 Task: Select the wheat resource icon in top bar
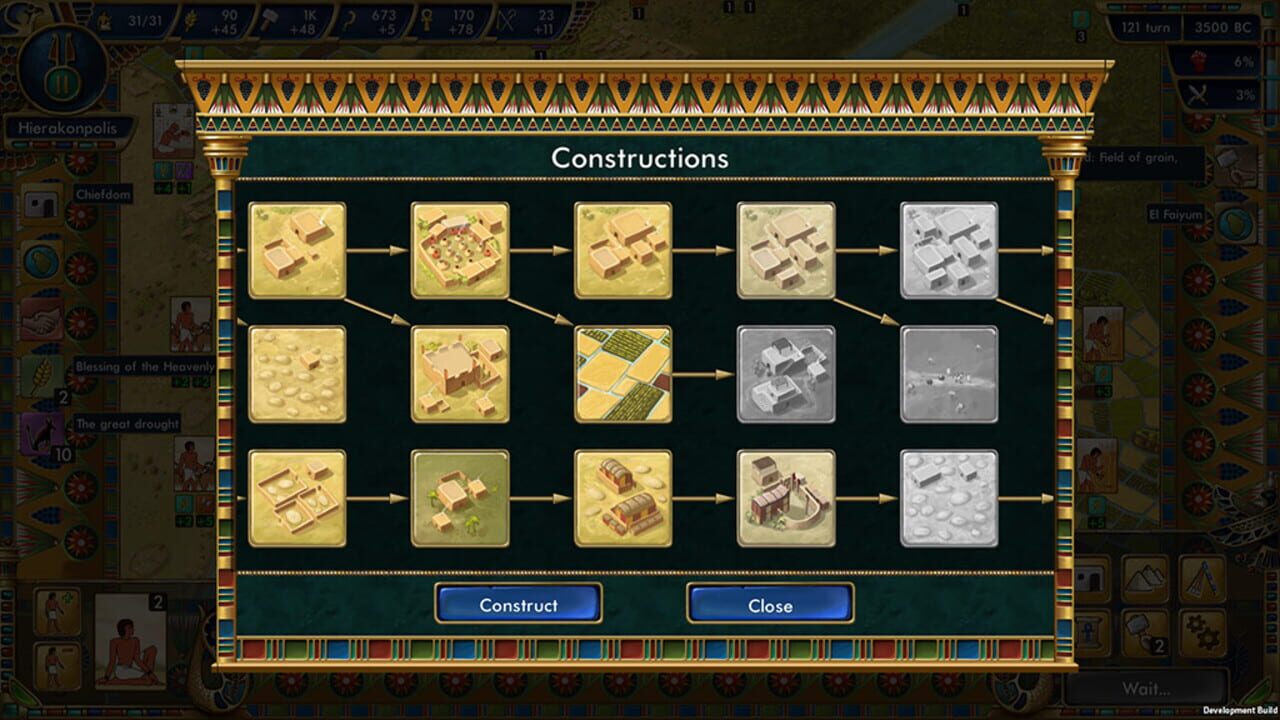point(190,18)
